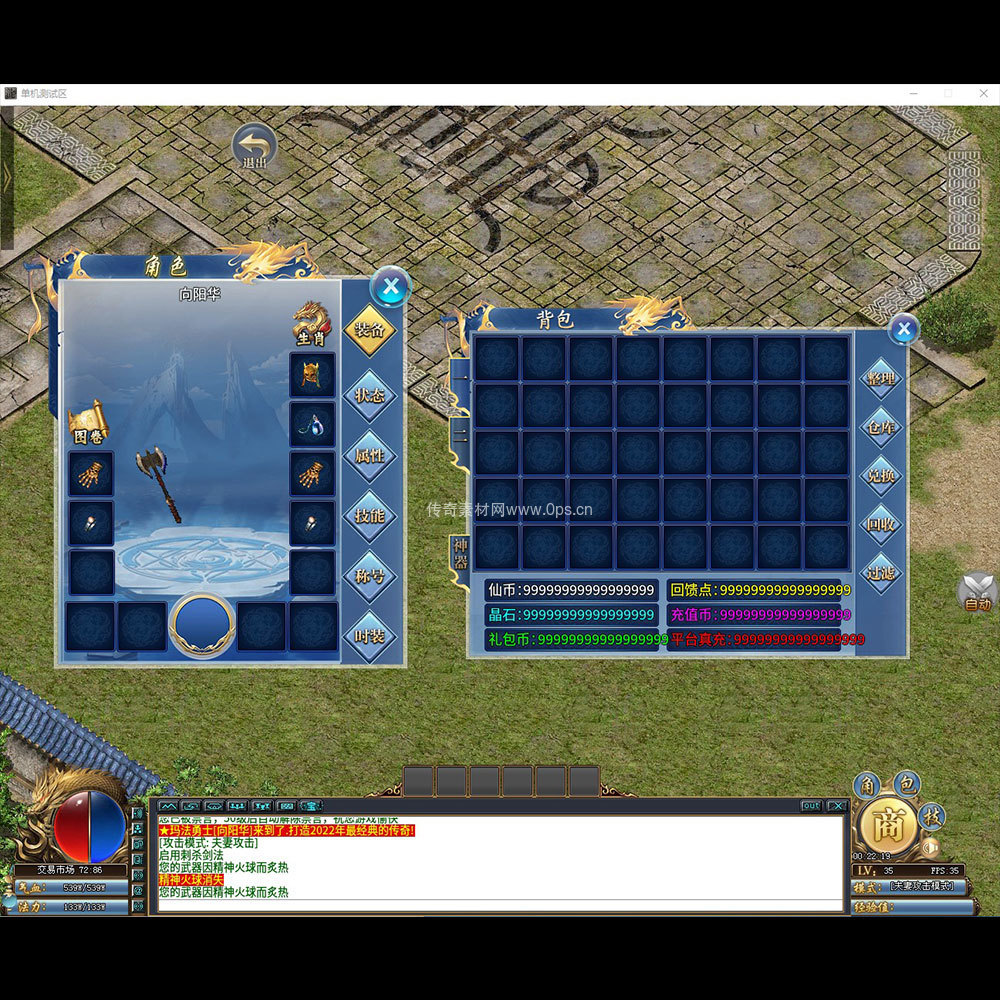Switch to the 神器 artifact bag tab
The height and width of the screenshot is (1000, 1000).
click(x=460, y=551)
